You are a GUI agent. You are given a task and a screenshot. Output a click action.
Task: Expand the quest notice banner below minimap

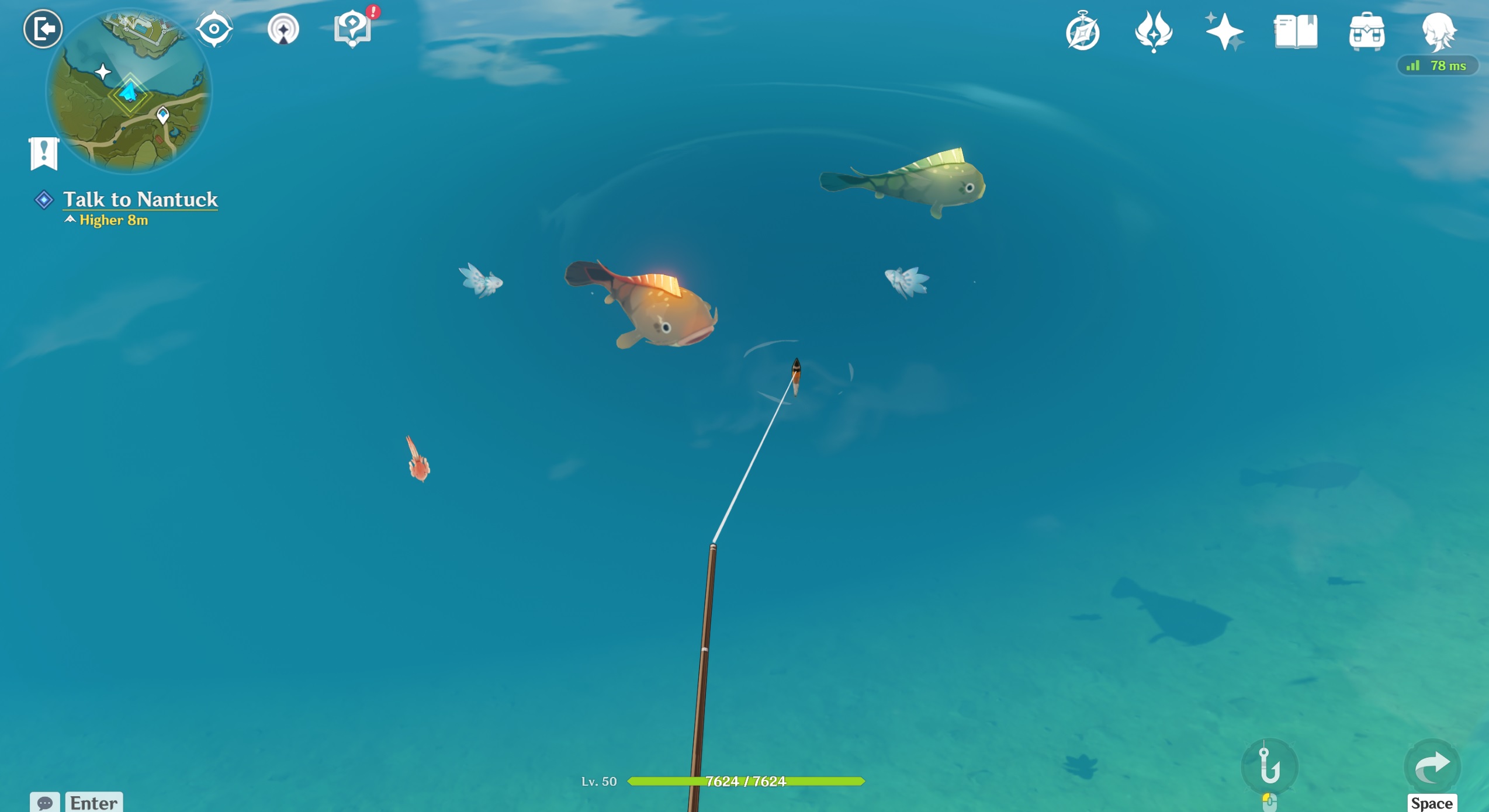click(43, 154)
